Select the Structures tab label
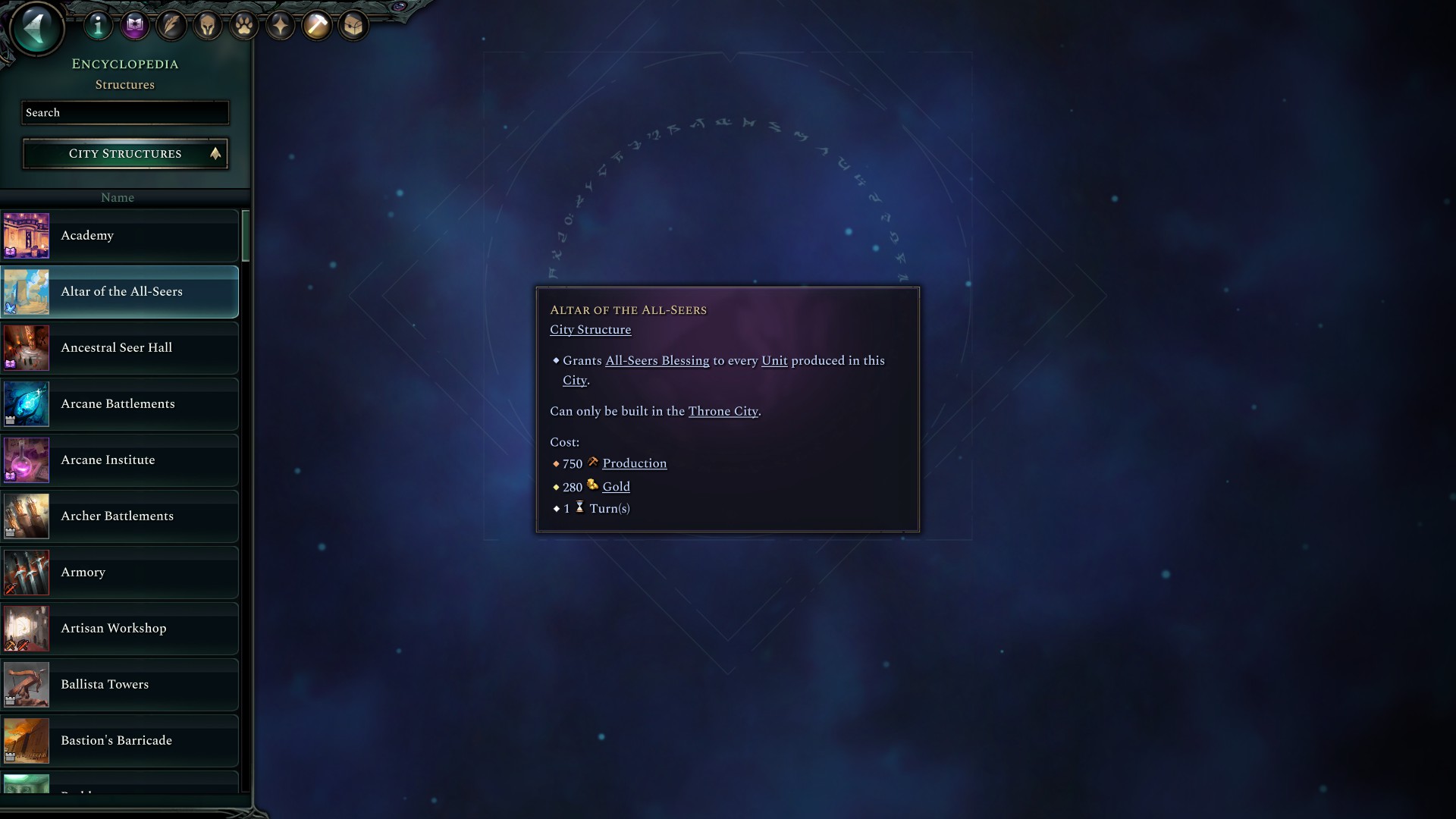The image size is (1456, 819). [x=125, y=84]
